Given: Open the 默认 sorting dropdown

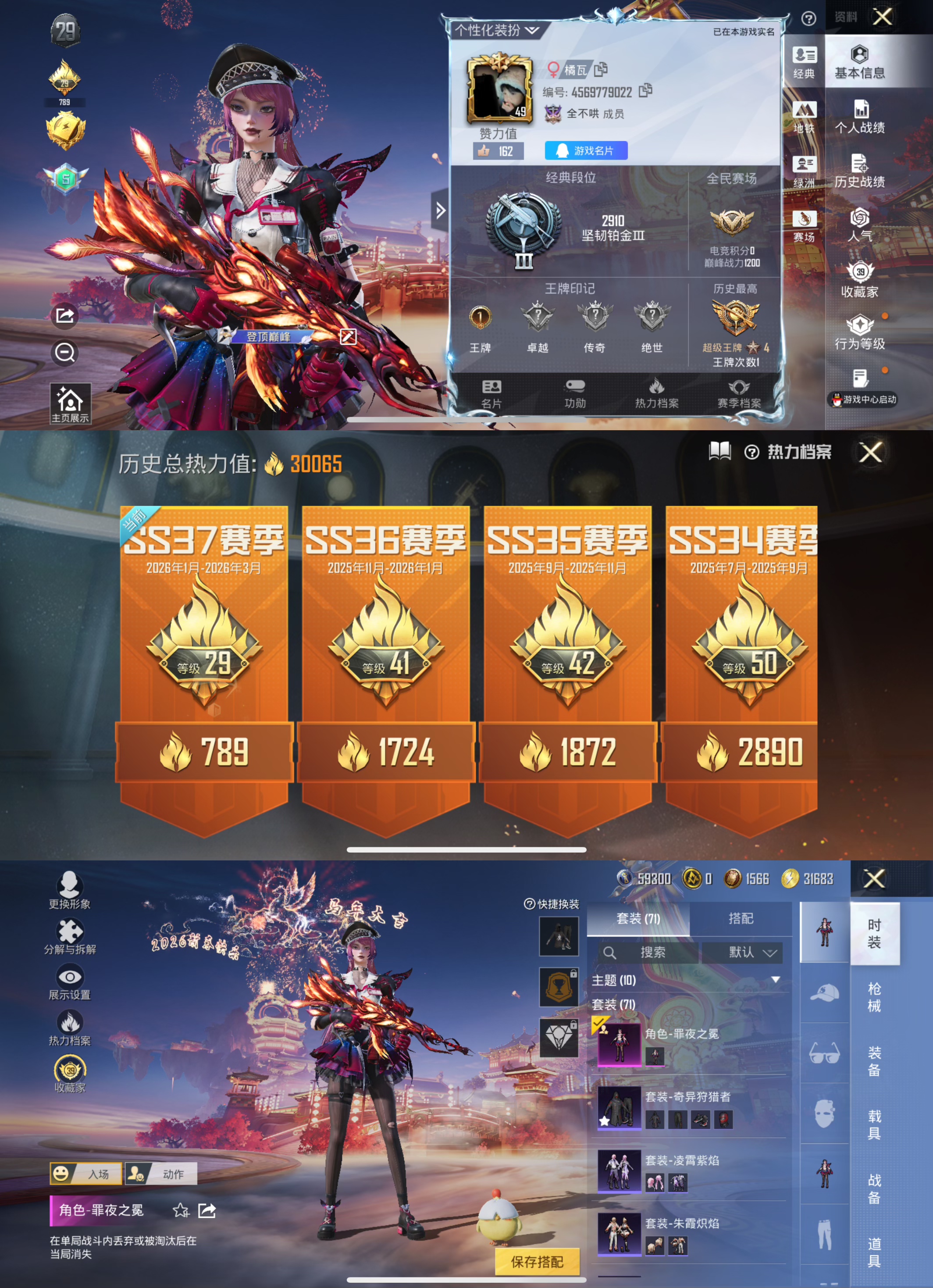Looking at the screenshot, I should (x=751, y=953).
